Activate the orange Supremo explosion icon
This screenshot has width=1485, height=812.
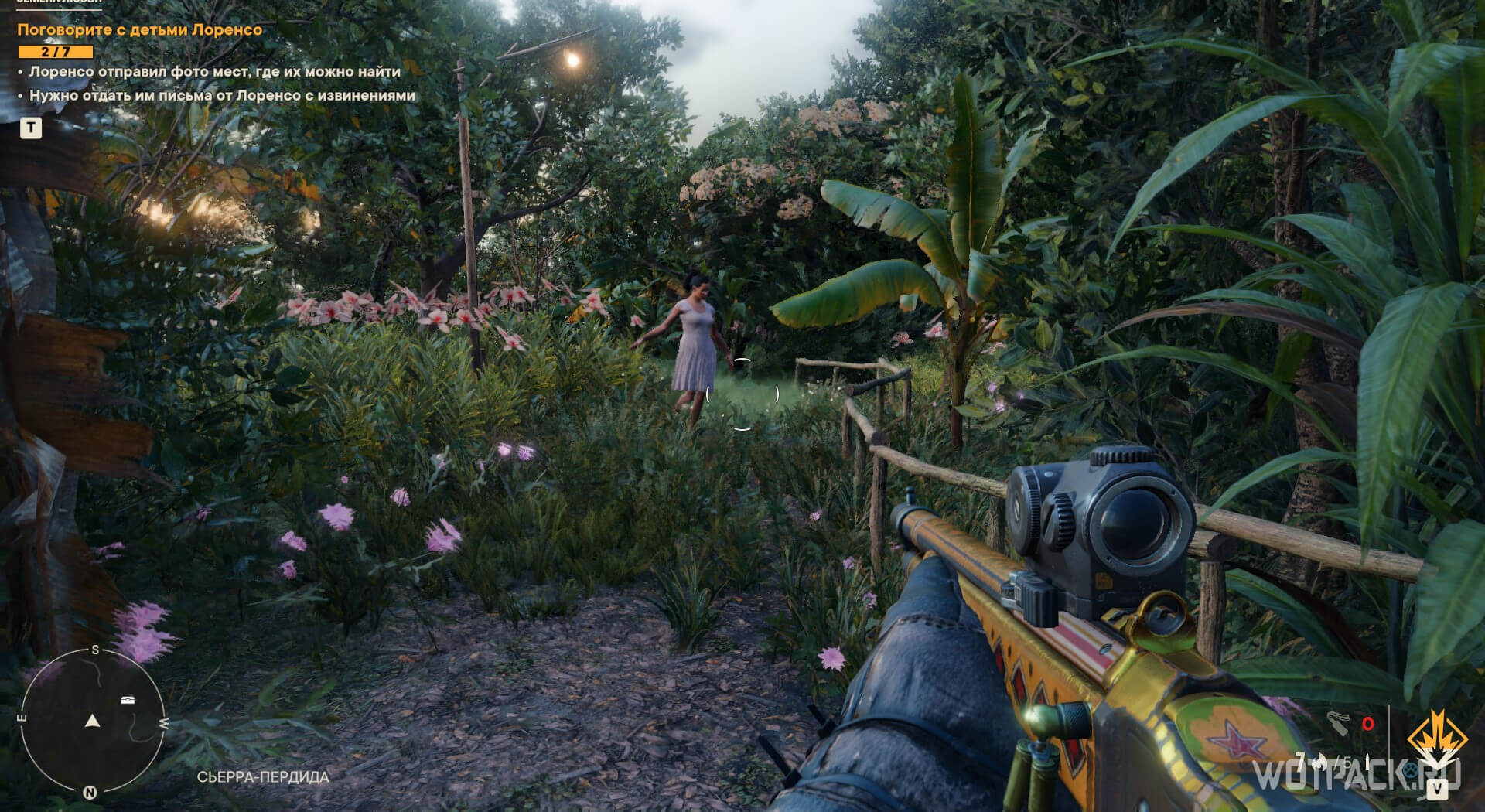point(1435,740)
